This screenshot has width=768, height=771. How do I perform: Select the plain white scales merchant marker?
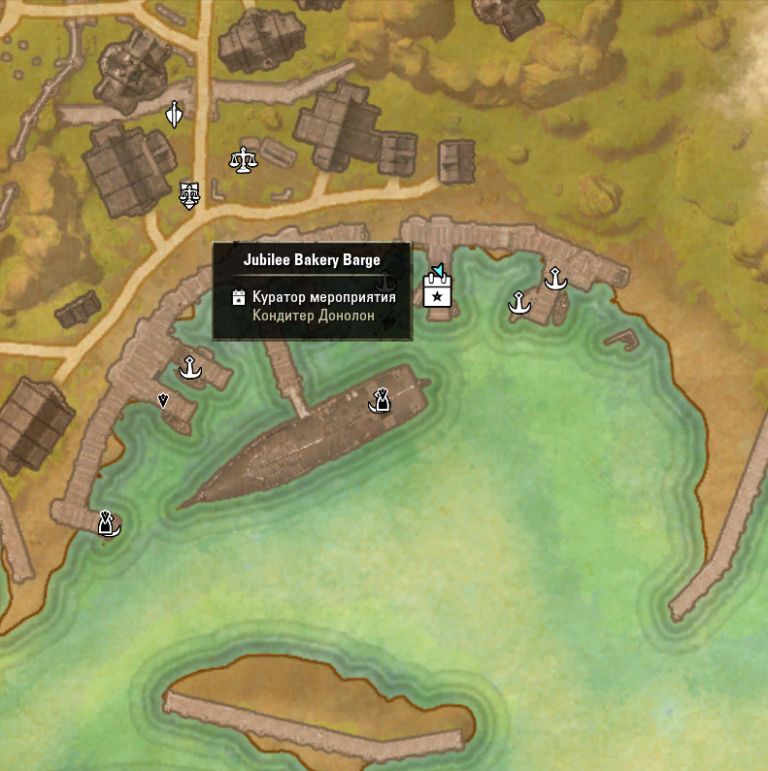pyautogui.click(x=242, y=159)
